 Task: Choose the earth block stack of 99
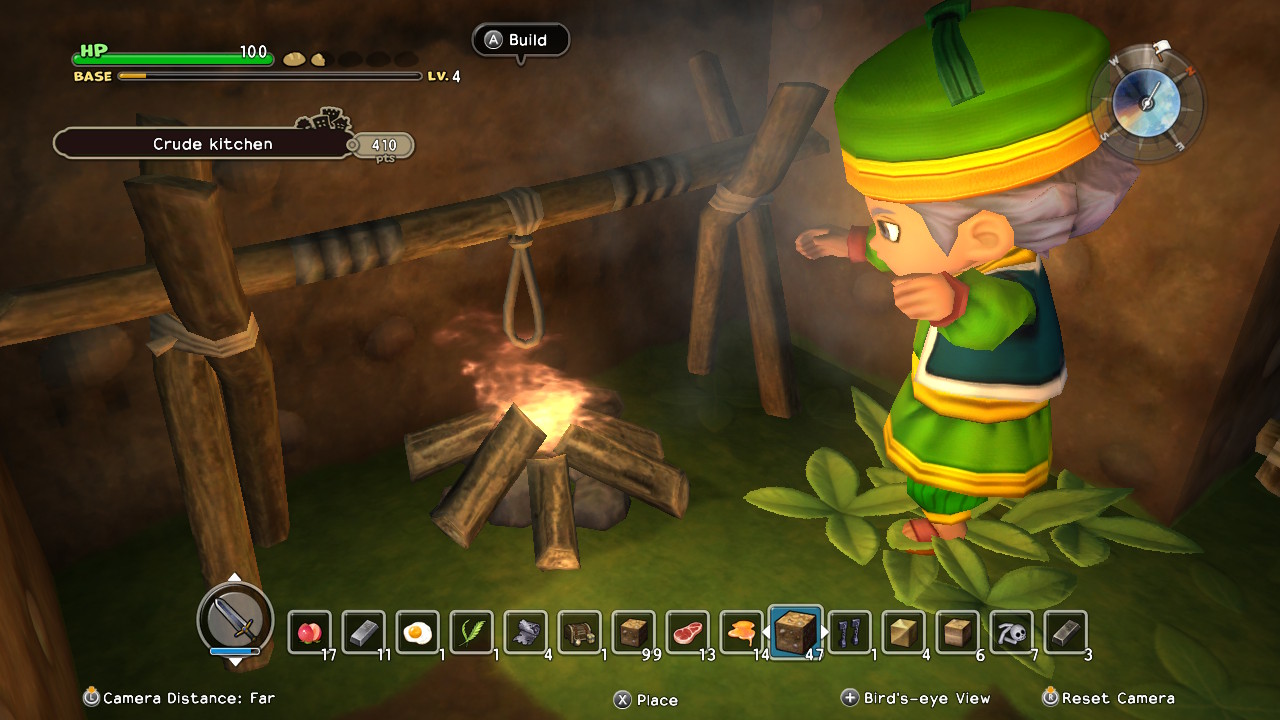click(633, 632)
